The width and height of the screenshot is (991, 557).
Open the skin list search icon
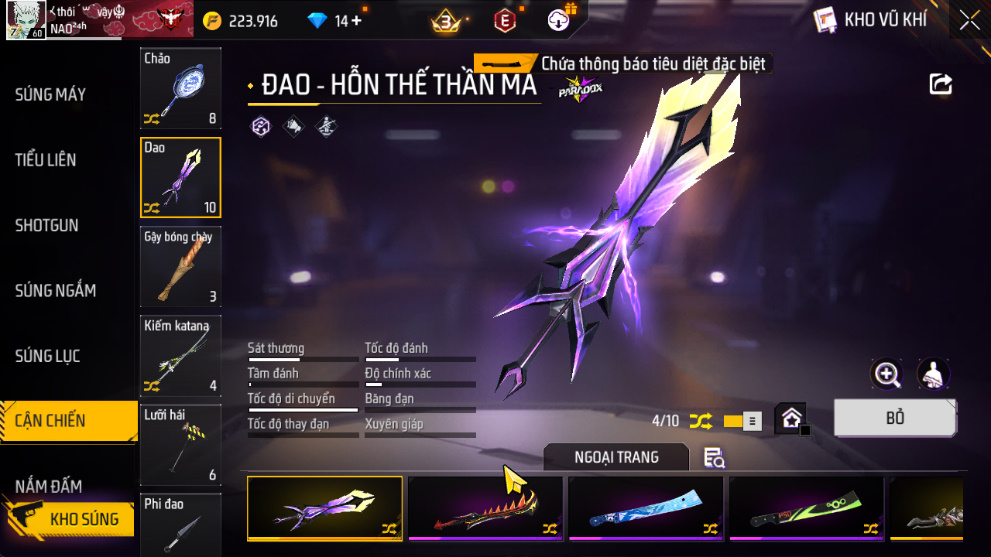[714, 458]
